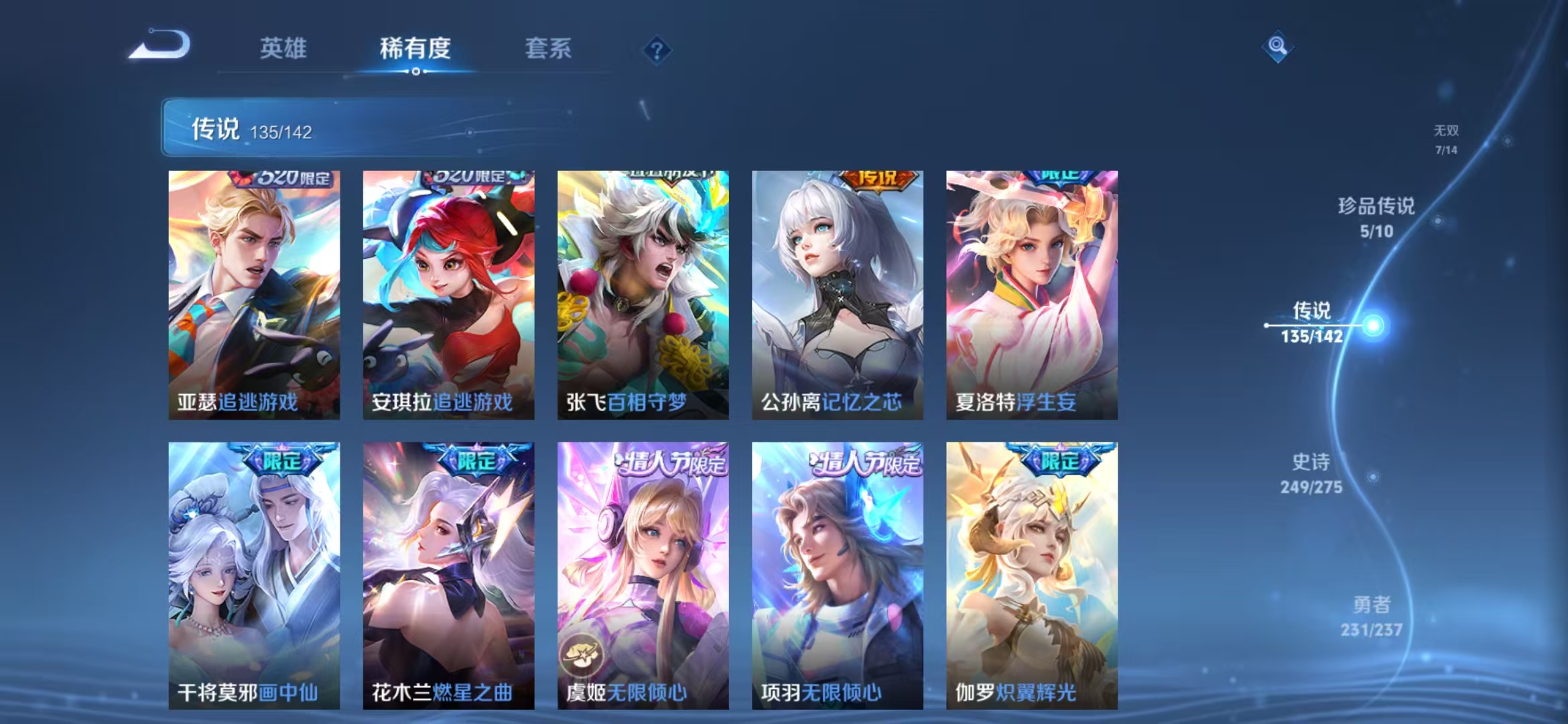Open the help question mark icon
The height and width of the screenshot is (724, 1568).
tap(658, 50)
